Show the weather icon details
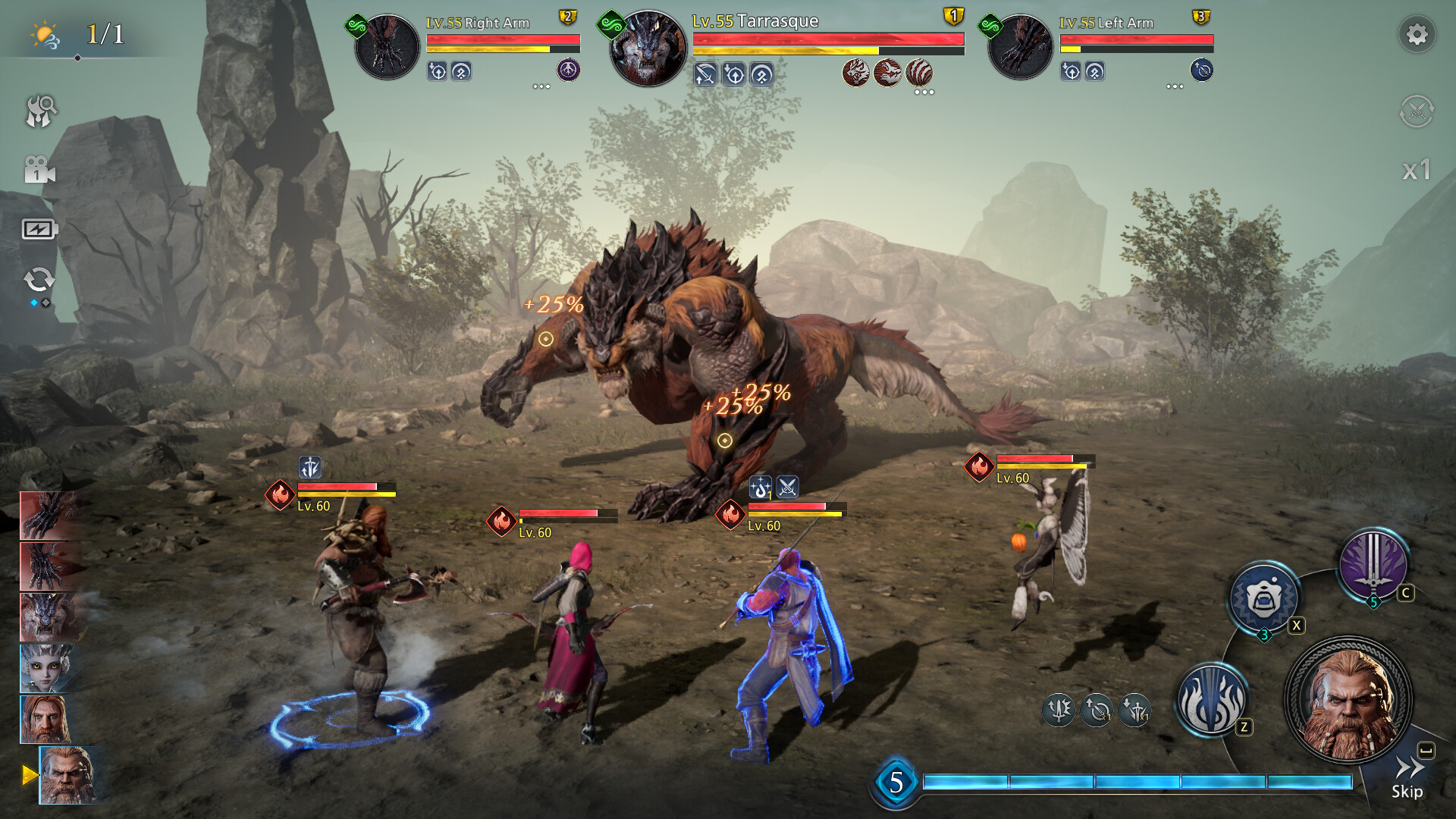This screenshot has width=1456, height=819. 45,35
